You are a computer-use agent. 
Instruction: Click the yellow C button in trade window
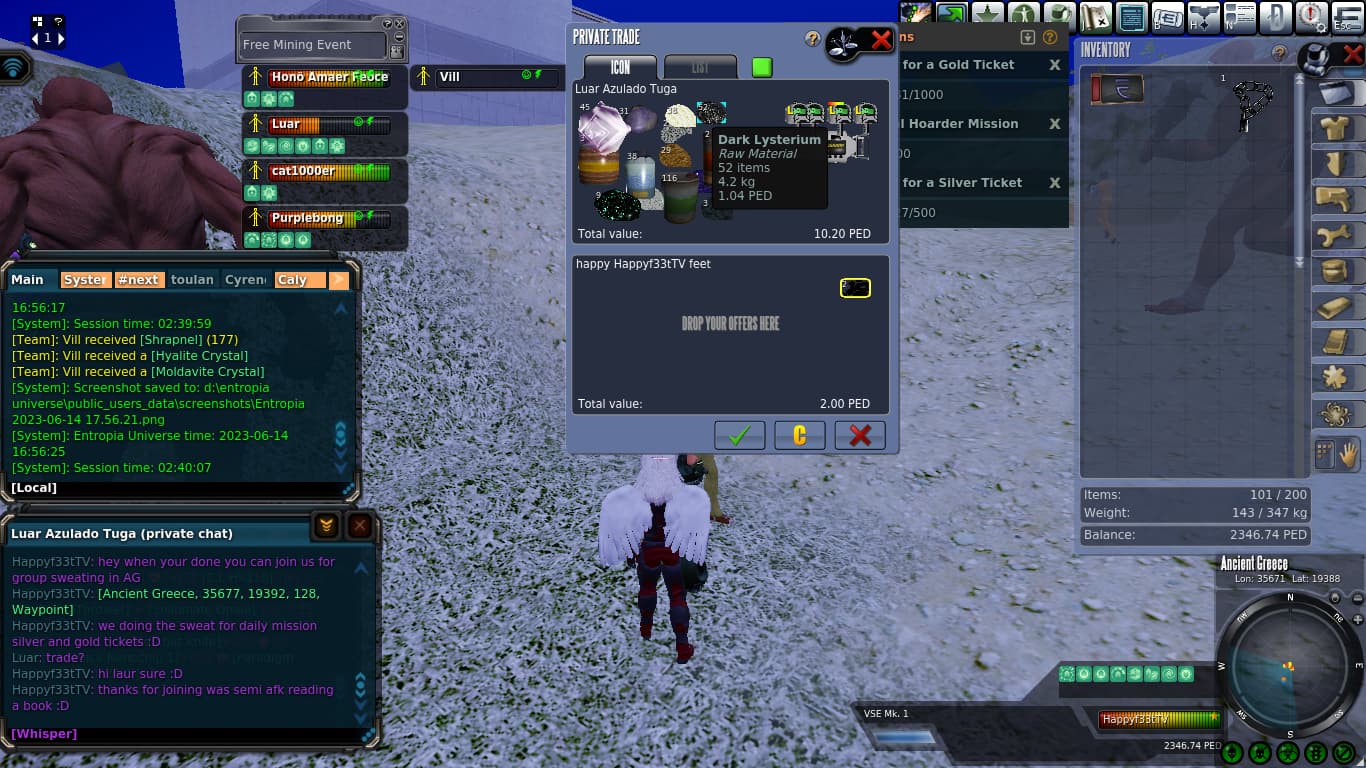click(x=800, y=435)
